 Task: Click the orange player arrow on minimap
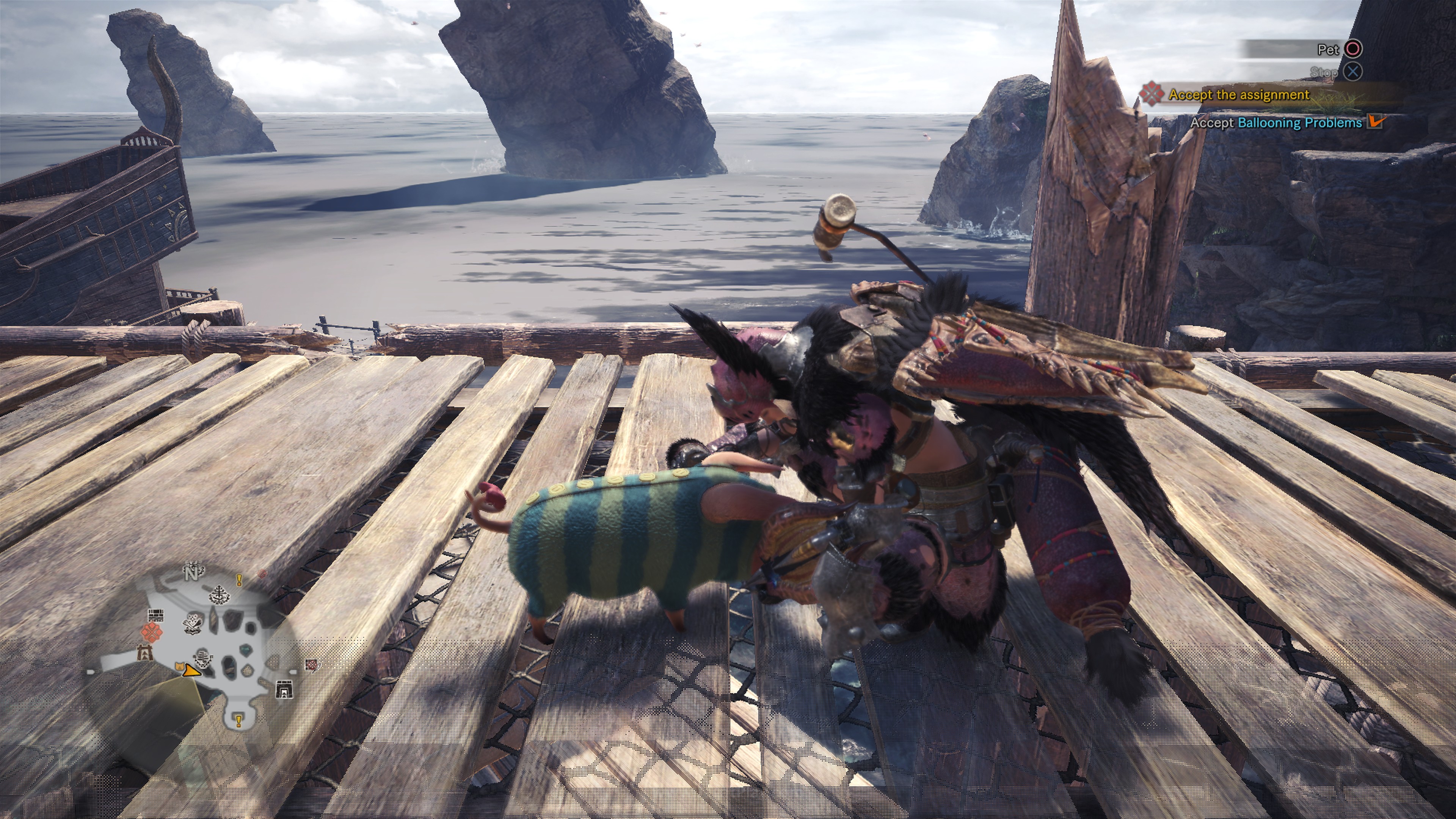coord(192,671)
